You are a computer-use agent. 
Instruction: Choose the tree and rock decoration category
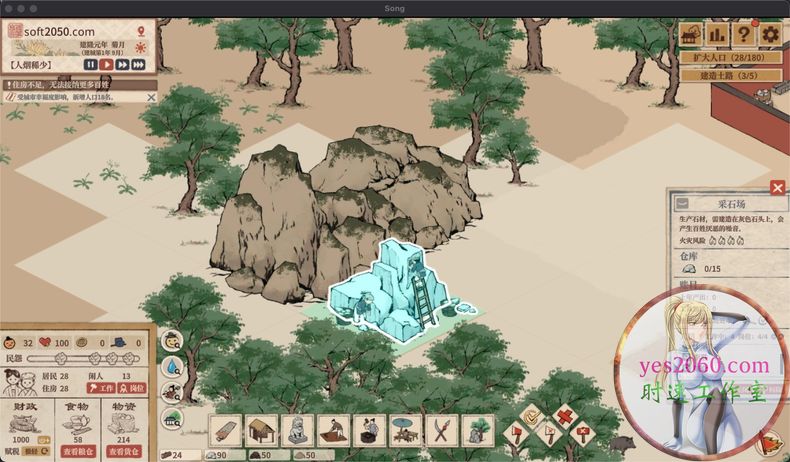pyautogui.click(x=476, y=430)
